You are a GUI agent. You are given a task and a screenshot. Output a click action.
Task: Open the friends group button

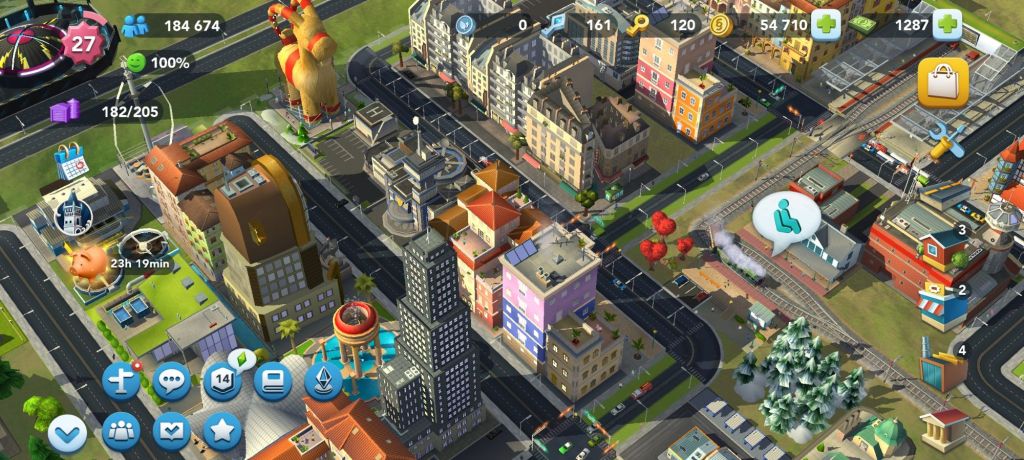[x=122, y=432]
